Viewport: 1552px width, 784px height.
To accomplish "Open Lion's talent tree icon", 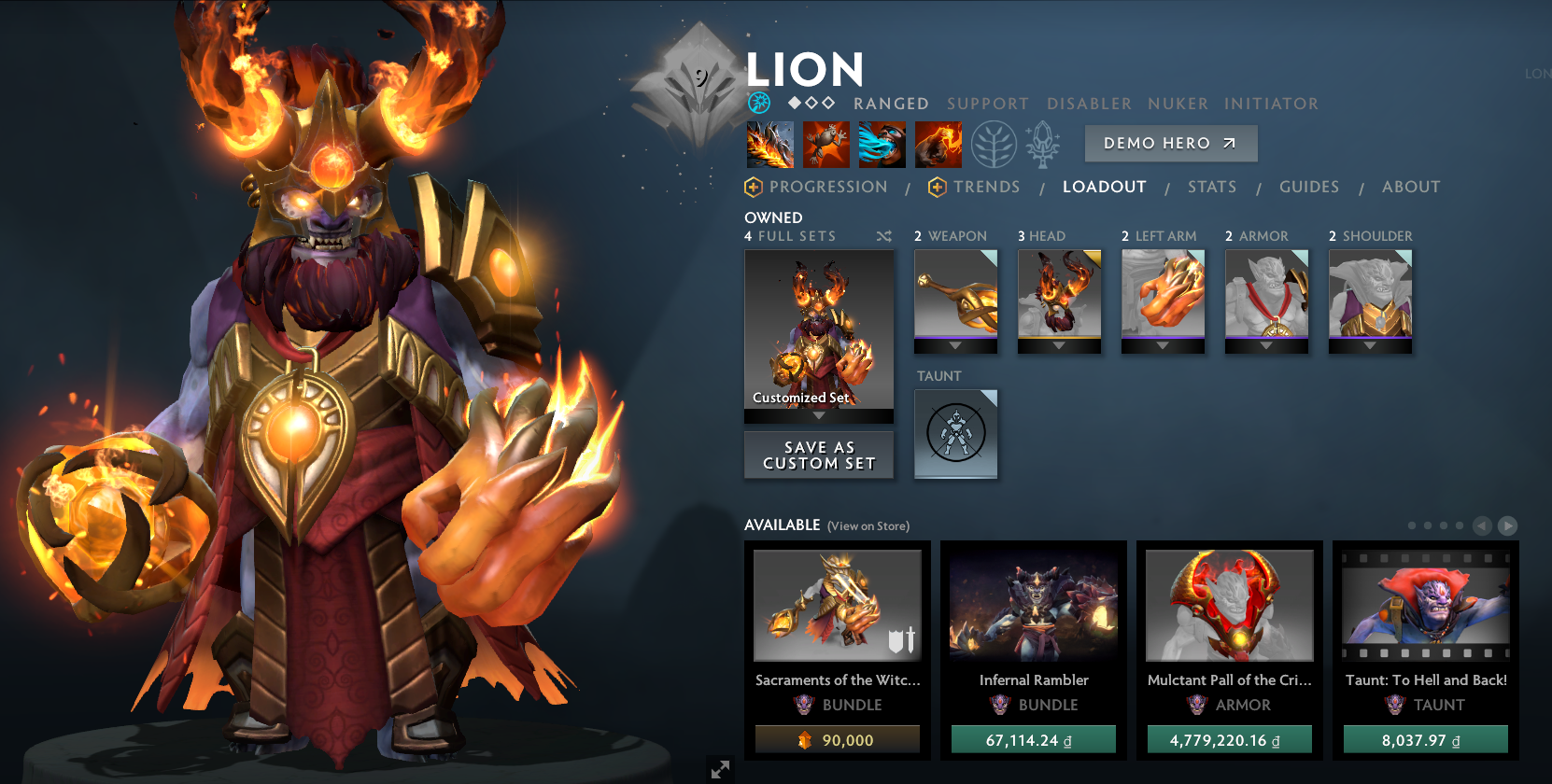I will click(995, 145).
